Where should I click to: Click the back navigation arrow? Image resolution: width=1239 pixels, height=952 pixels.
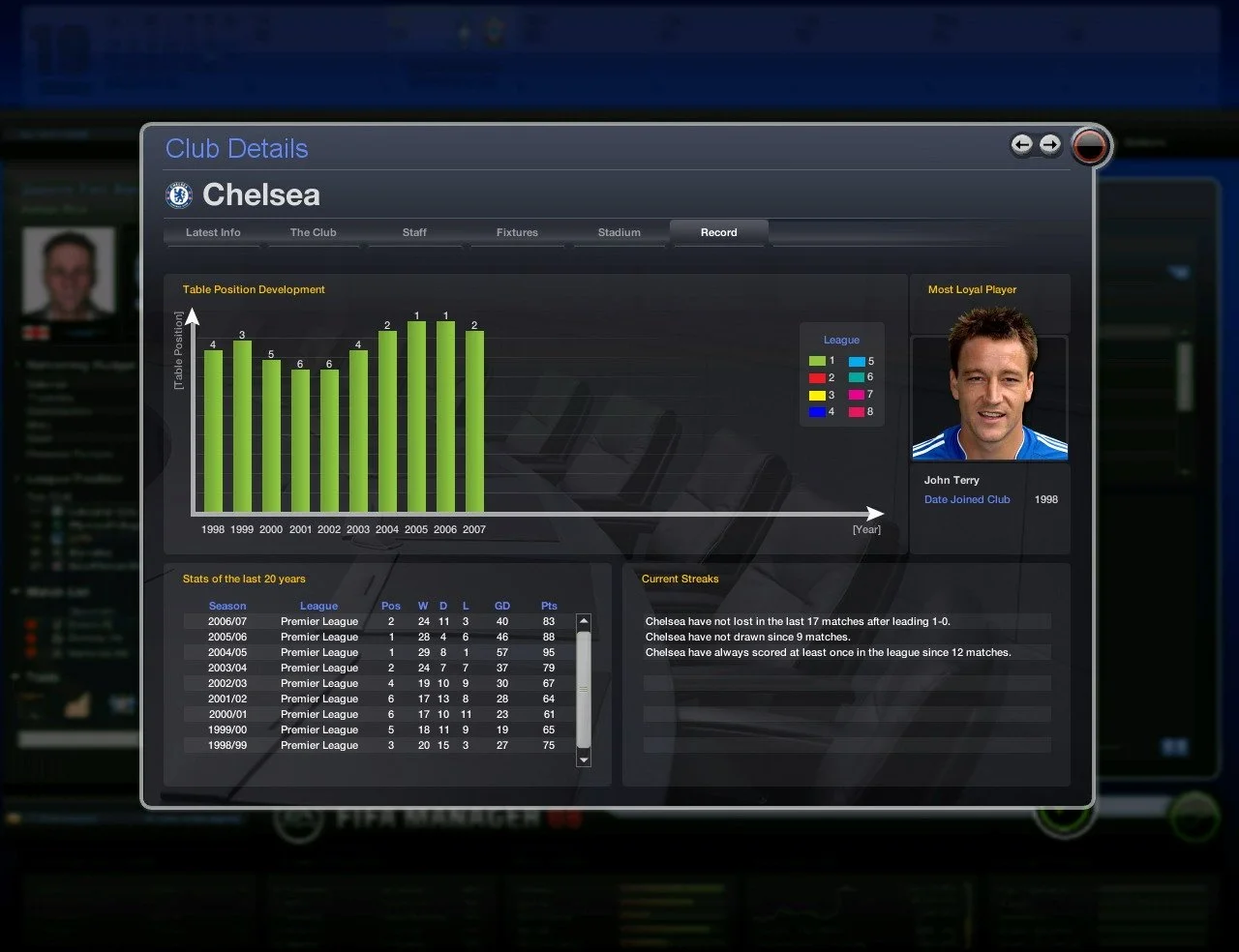click(1022, 144)
